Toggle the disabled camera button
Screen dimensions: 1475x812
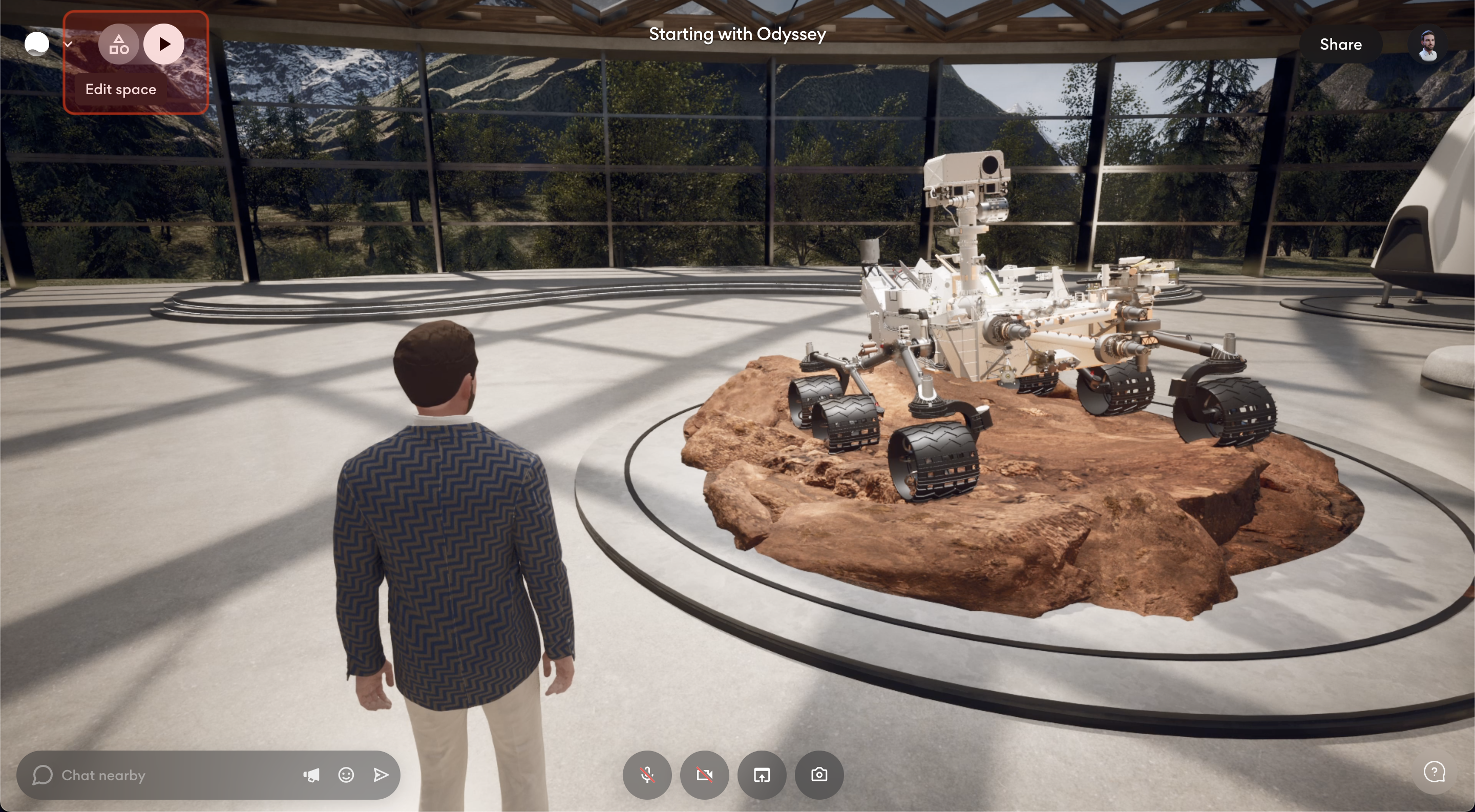[x=704, y=775]
